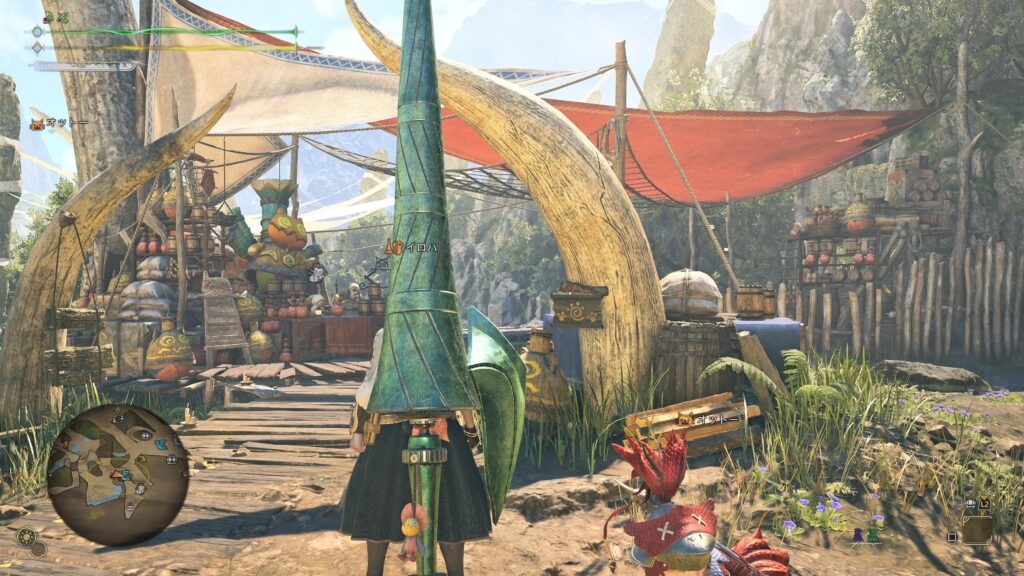Click the Palico オットー party entry

click(60, 123)
